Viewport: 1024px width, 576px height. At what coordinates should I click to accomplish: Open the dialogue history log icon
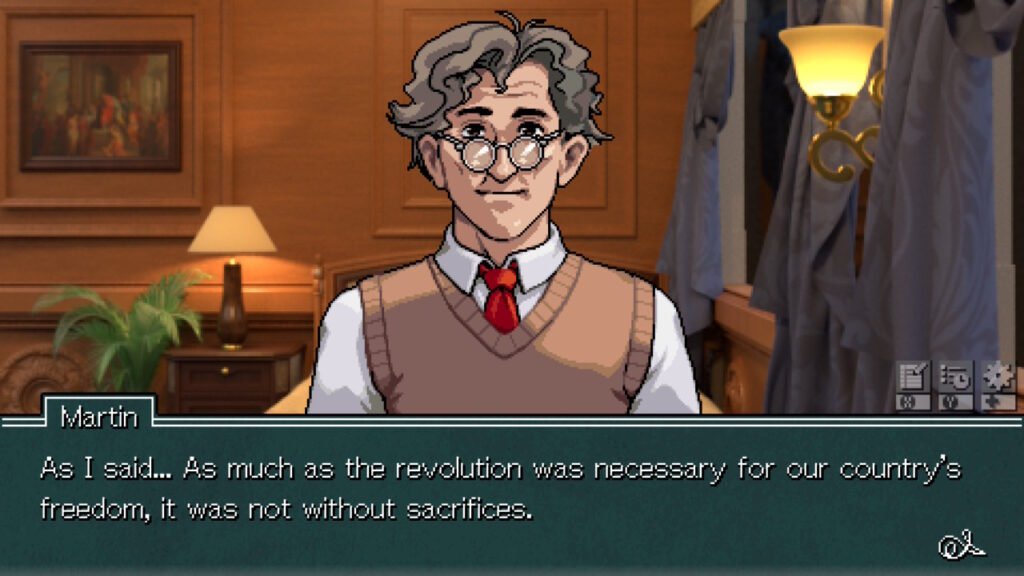tap(955, 379)
